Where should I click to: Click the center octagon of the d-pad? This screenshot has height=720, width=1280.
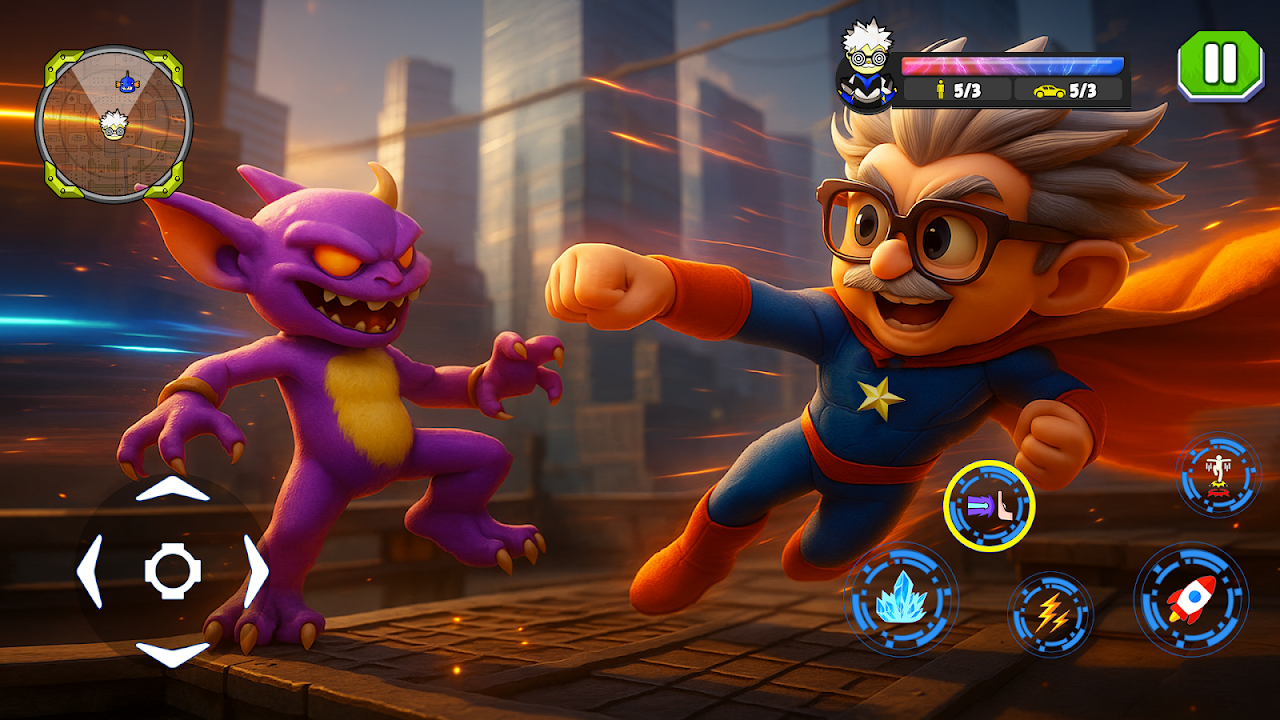(x=173, y=571)
